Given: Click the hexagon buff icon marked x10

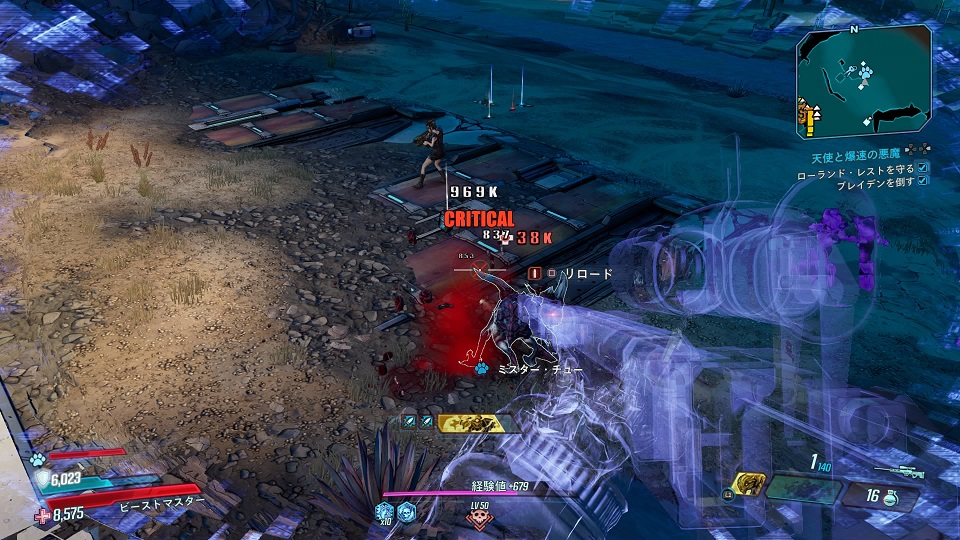Looking at the screenshot, I should point(385,512).
